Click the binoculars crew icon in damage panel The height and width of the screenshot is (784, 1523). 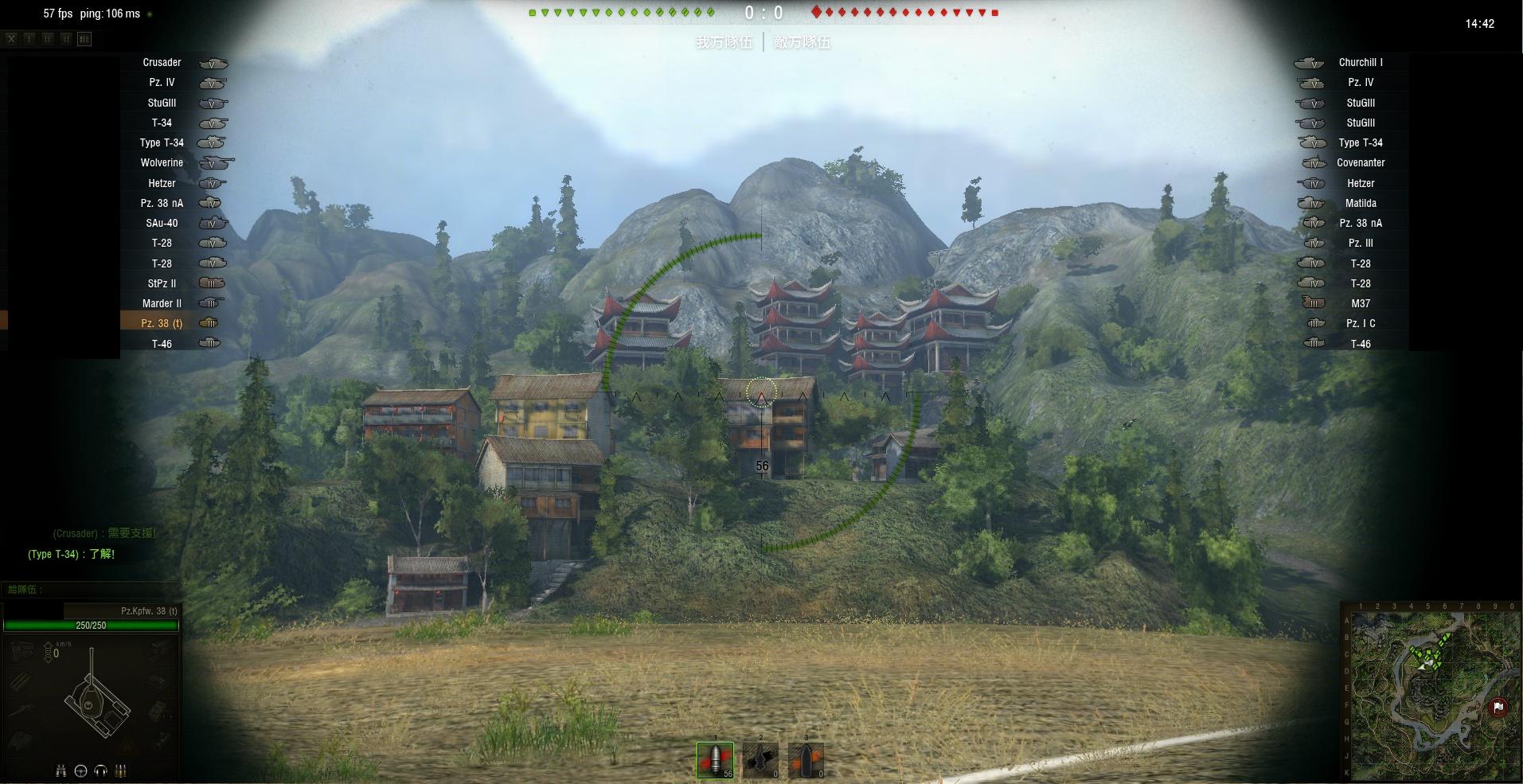click(61, 770)
